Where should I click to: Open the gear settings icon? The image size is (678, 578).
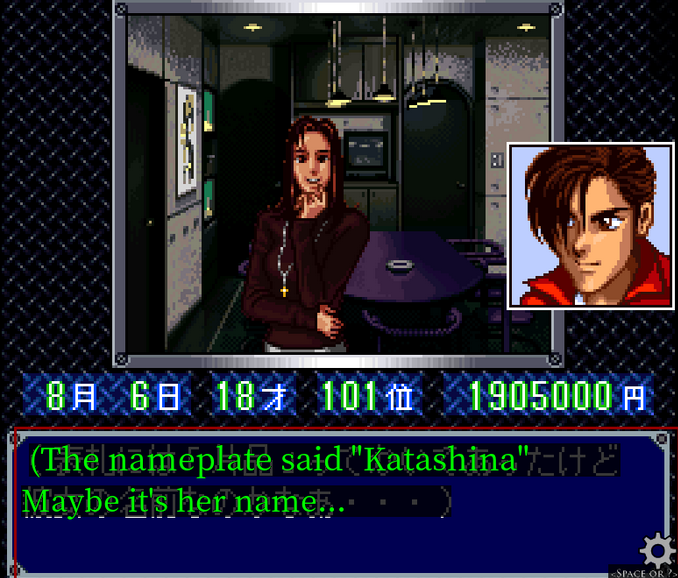tap(656, 550)
